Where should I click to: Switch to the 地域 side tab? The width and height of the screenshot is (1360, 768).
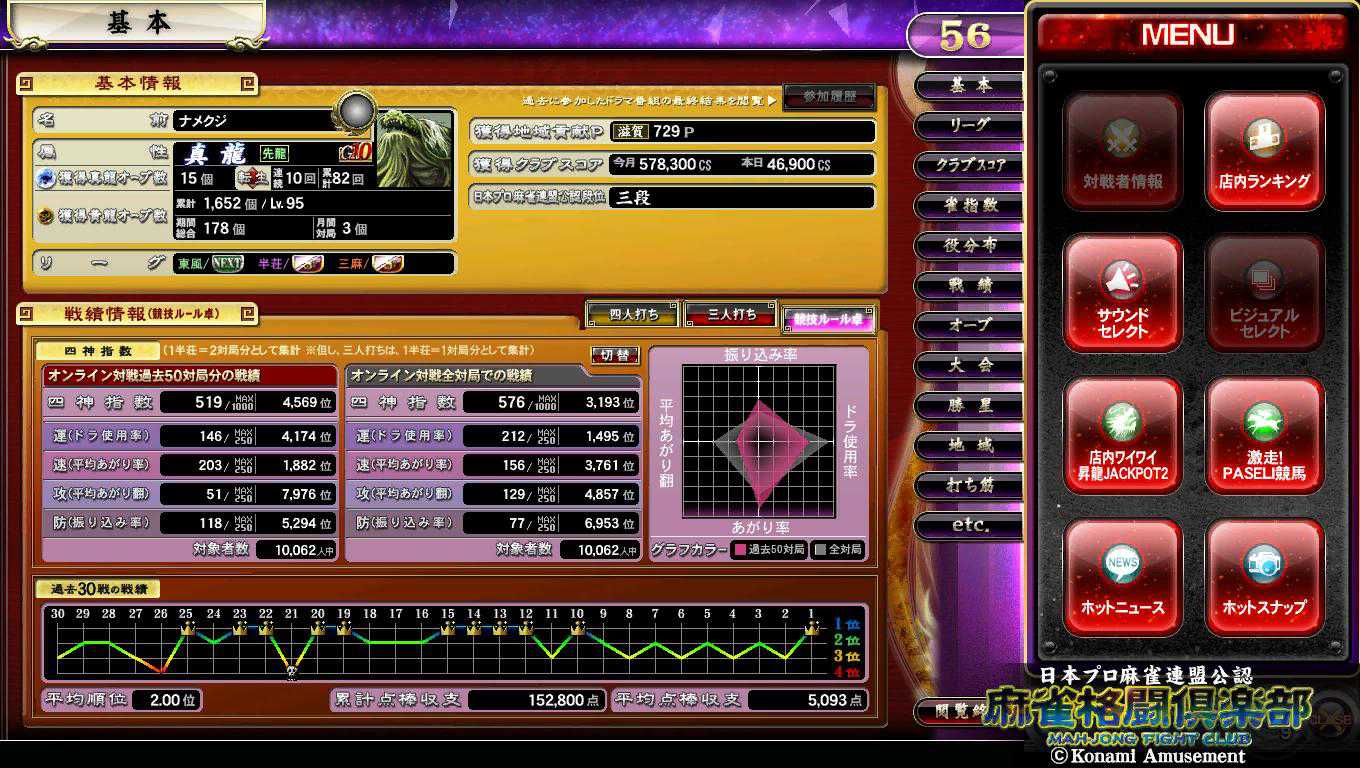(968, 445)
